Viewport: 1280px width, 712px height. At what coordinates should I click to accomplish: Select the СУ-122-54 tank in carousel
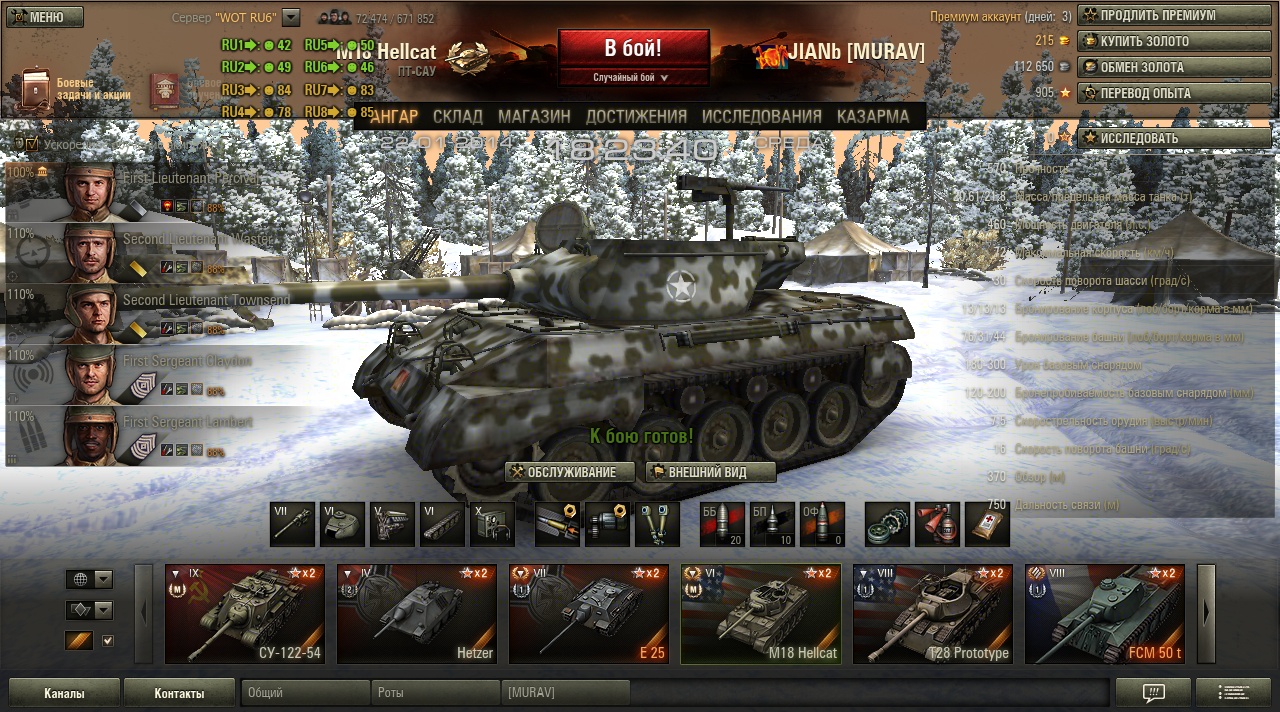(245, 614)
